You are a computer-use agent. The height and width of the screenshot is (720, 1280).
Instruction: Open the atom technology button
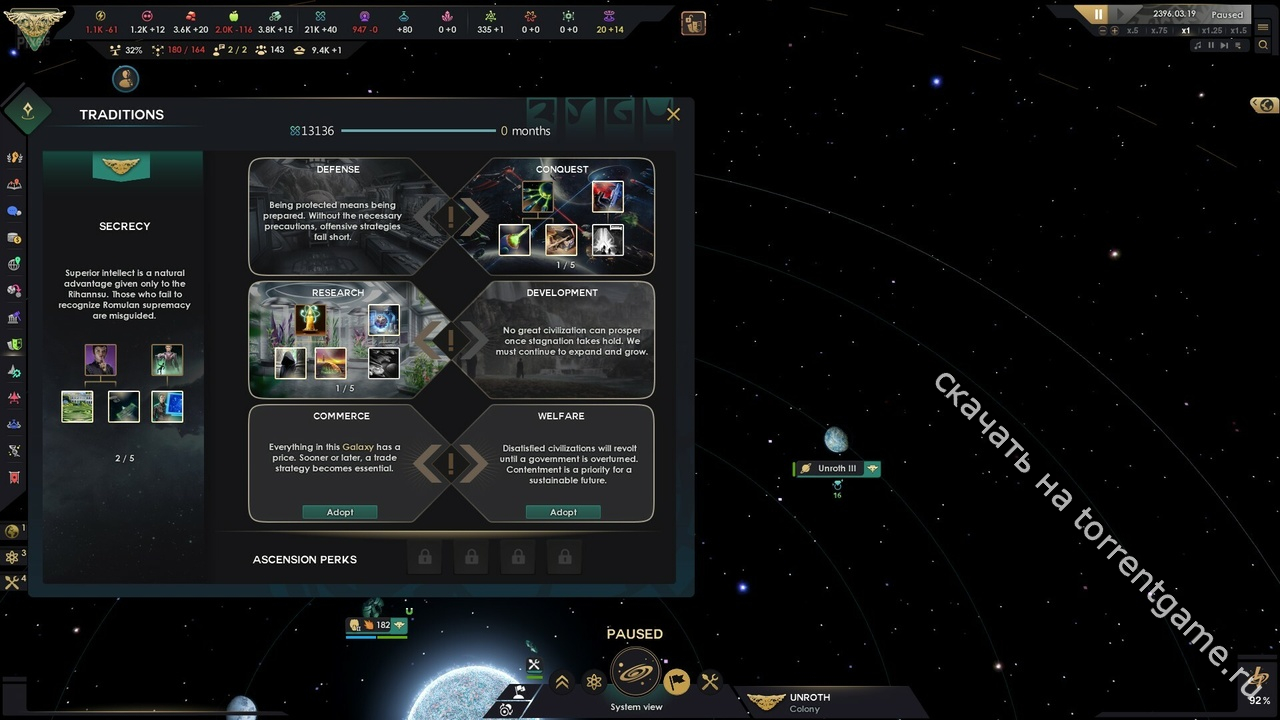595,682
